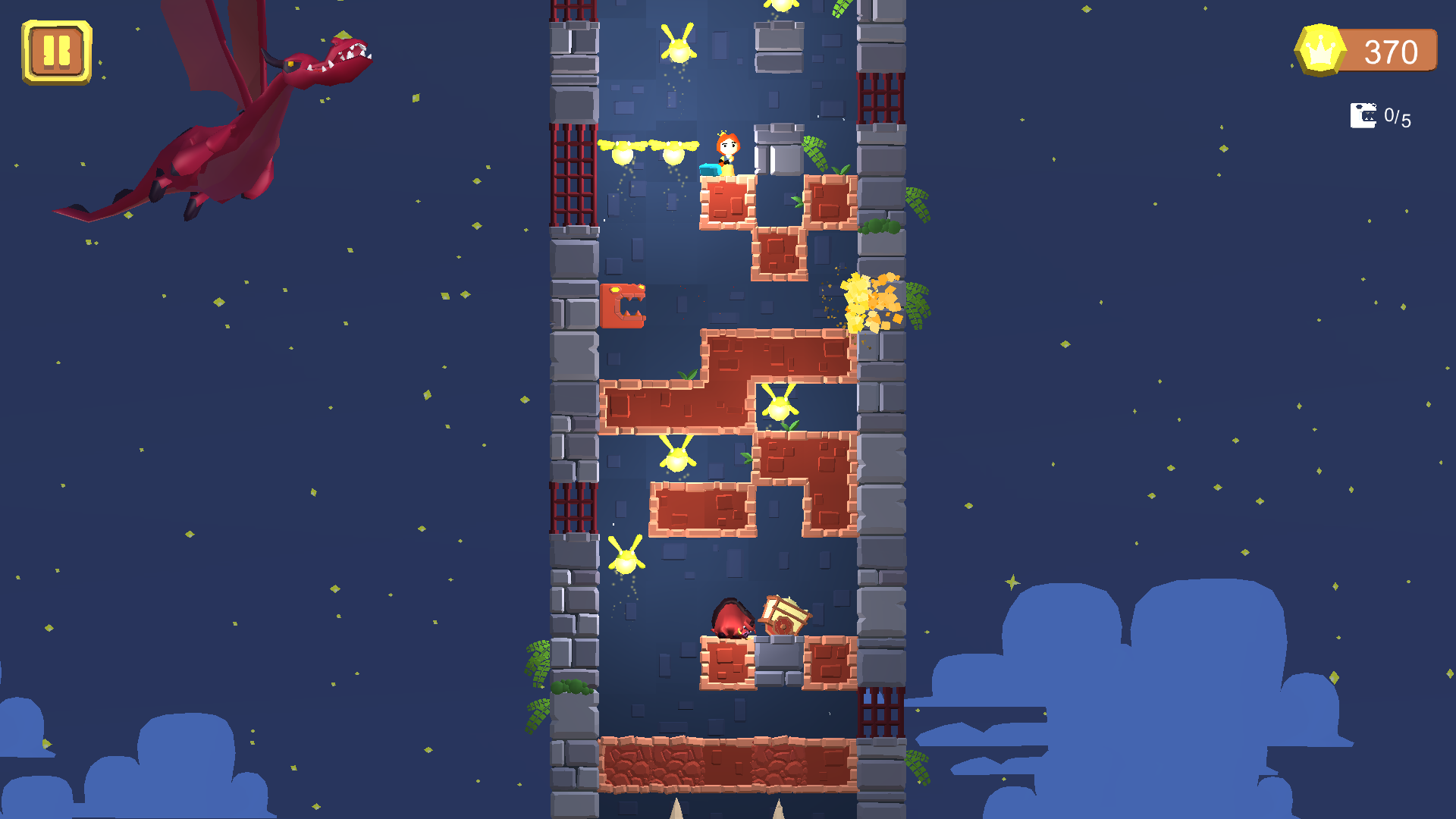The width and height of the screenshot is (1456, 819).
Task: Click the red barred window on the right wall
Action: point(880,99)
